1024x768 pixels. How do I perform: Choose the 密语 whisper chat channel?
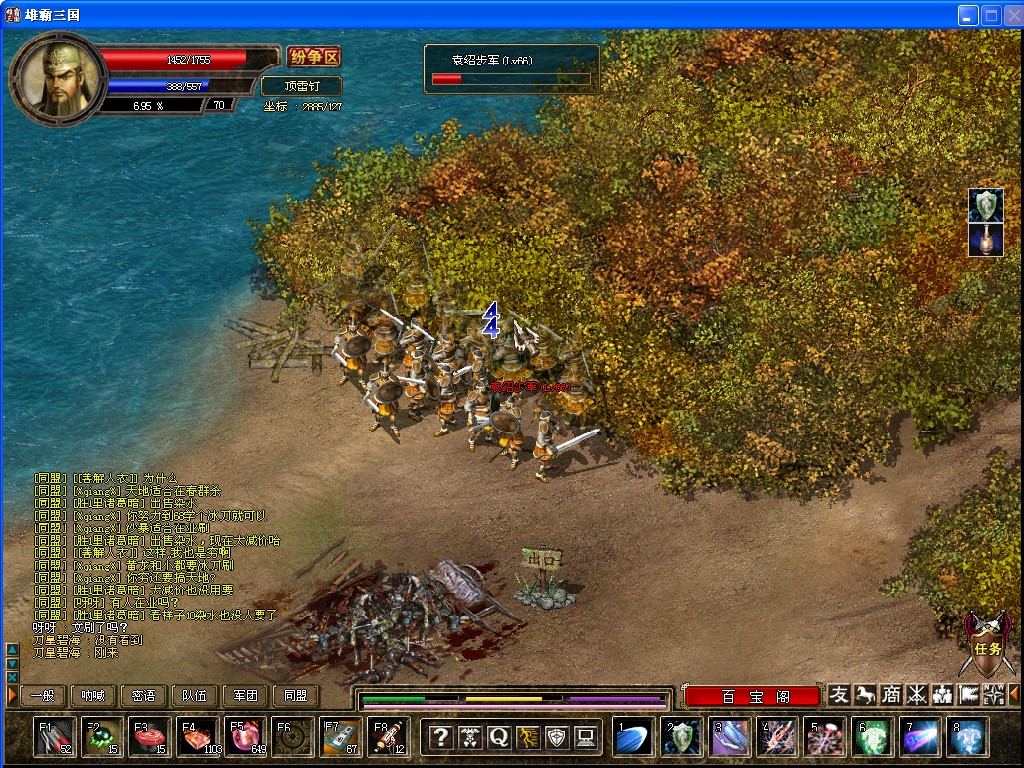tap(144, 696)
